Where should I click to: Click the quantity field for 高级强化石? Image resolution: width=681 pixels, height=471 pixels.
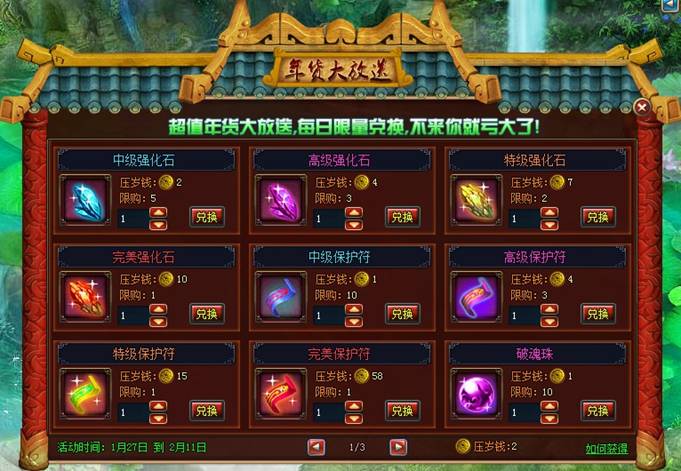point(327,217)
